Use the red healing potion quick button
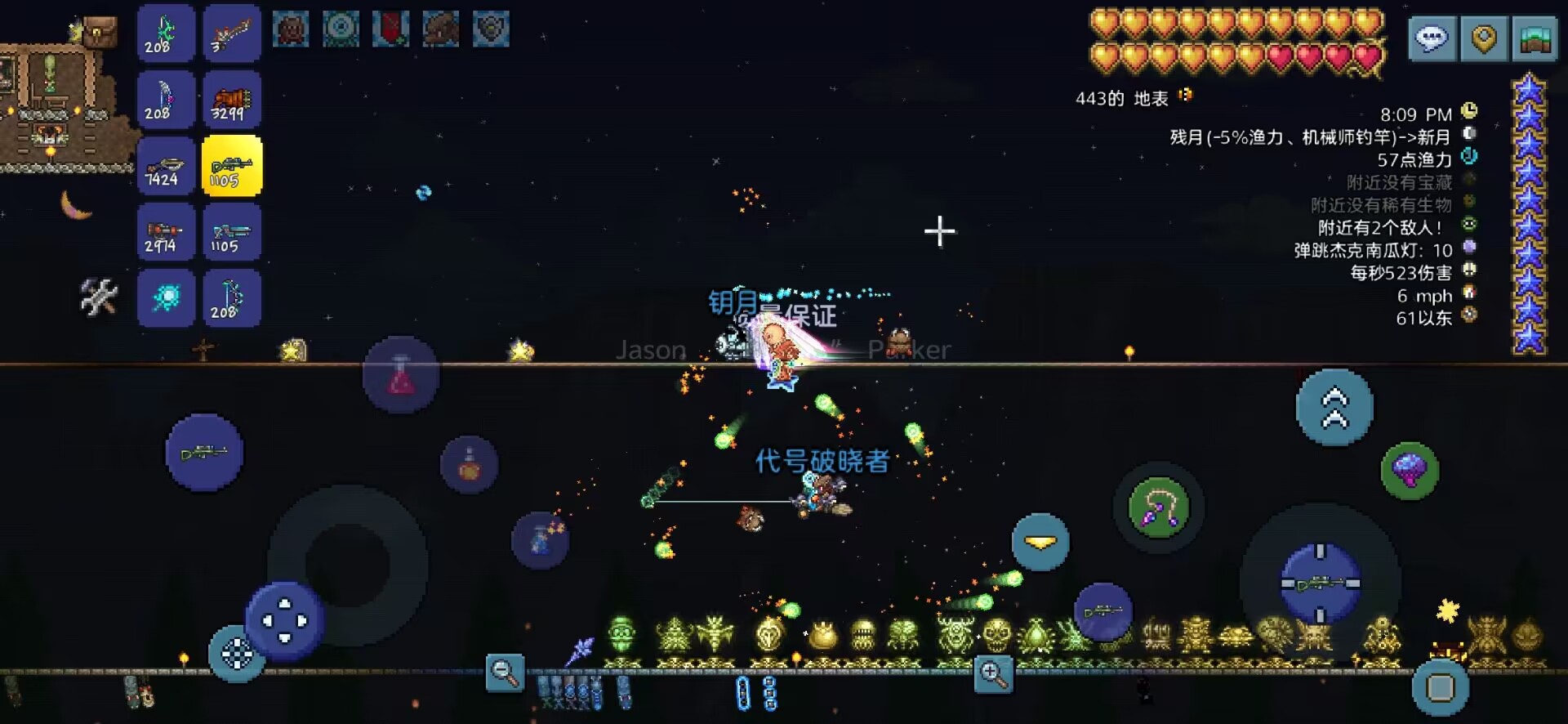Image resolution: width=1568 pixels, height=724 pixels. pos(400,375)
